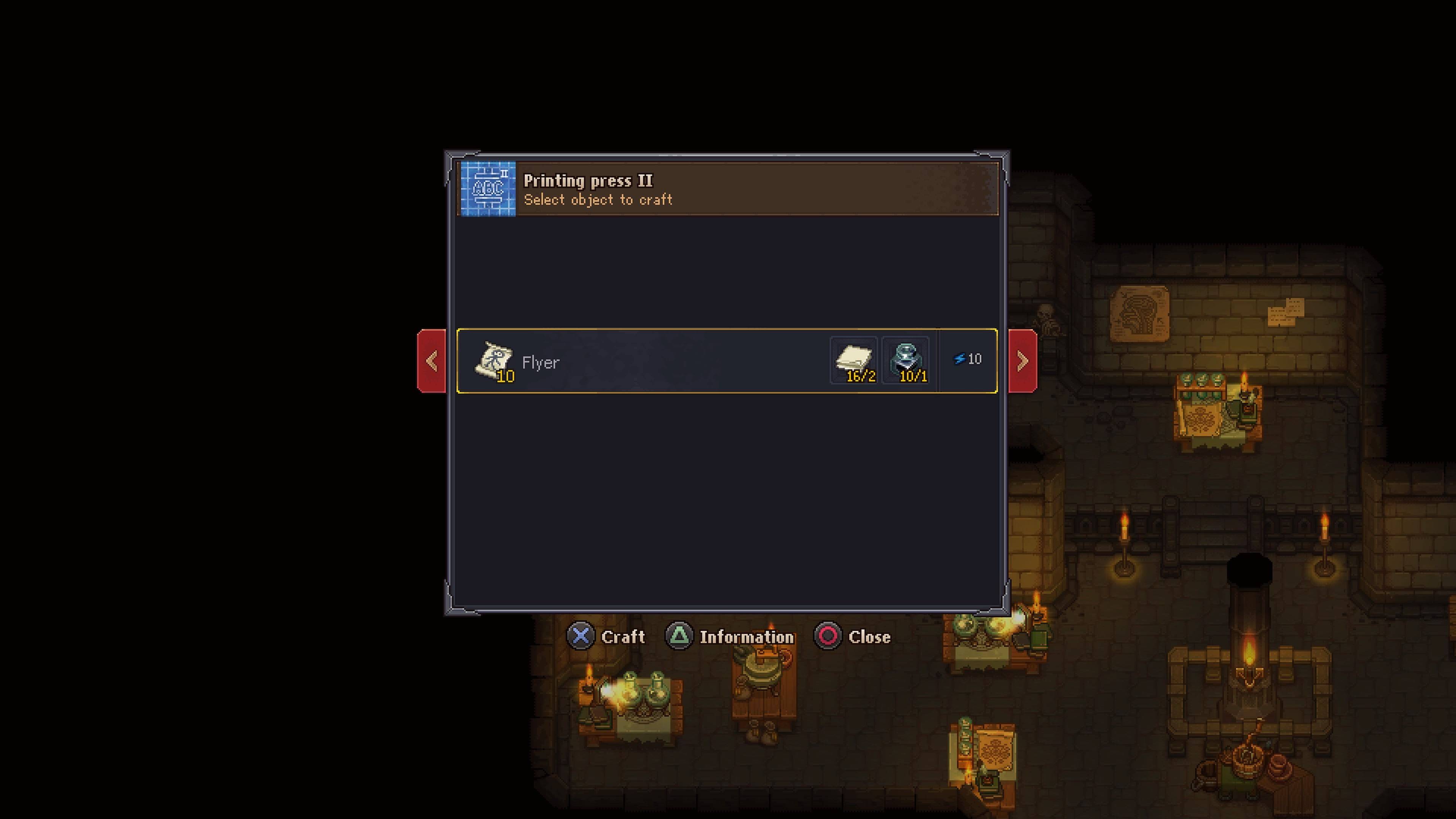The width and height of the screenshot is (1456, 819).
Task: Inspect the ink ingredient slot
Action: click(905, 361)
